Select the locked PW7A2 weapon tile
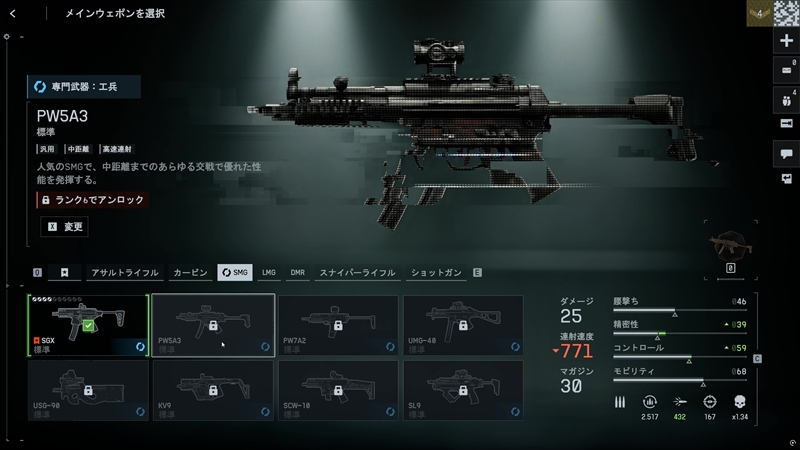This screenshot has width=800, height=450. [x=338, y=325]
